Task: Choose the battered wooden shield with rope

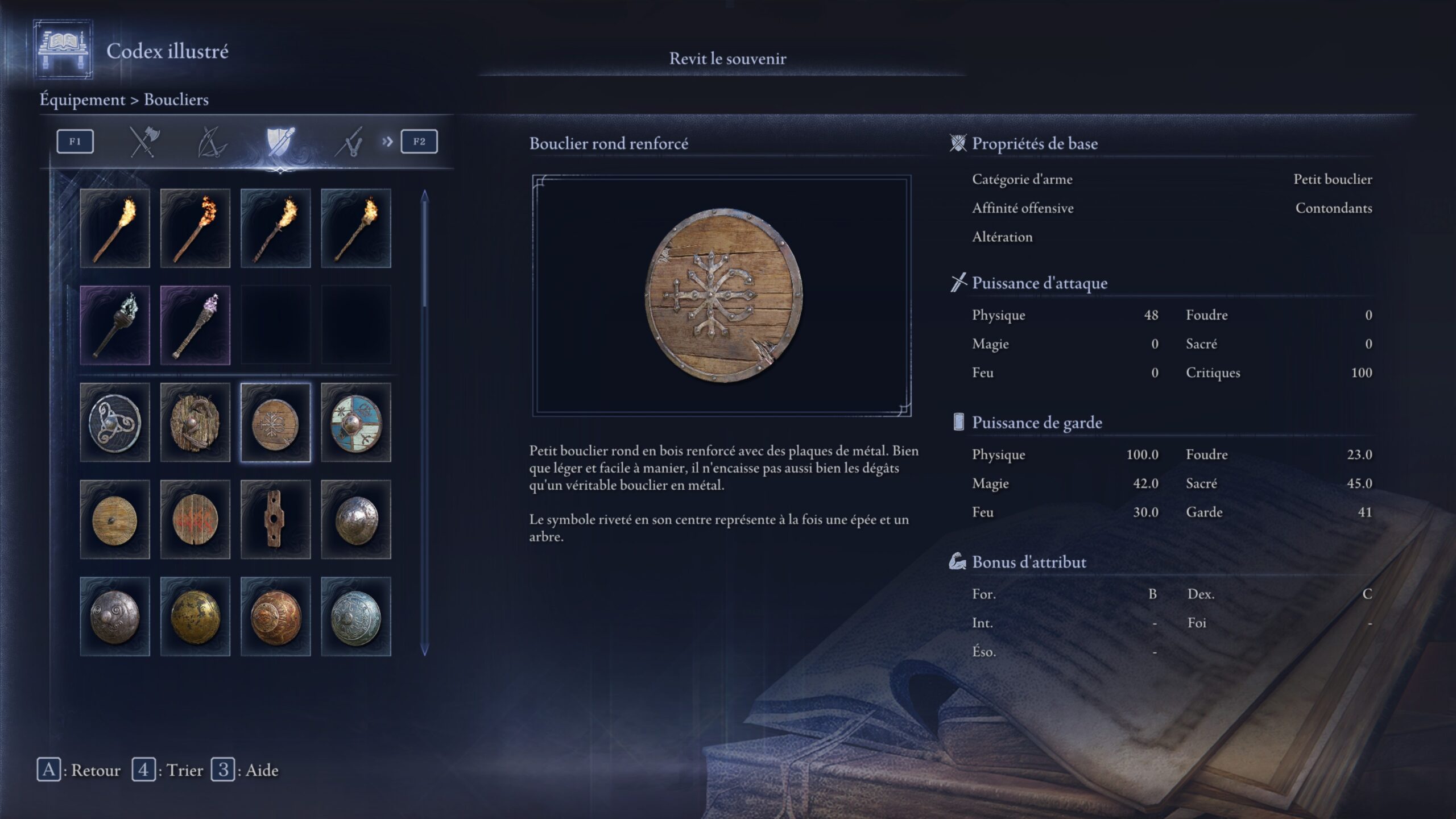Action: (x=195, y=423)
